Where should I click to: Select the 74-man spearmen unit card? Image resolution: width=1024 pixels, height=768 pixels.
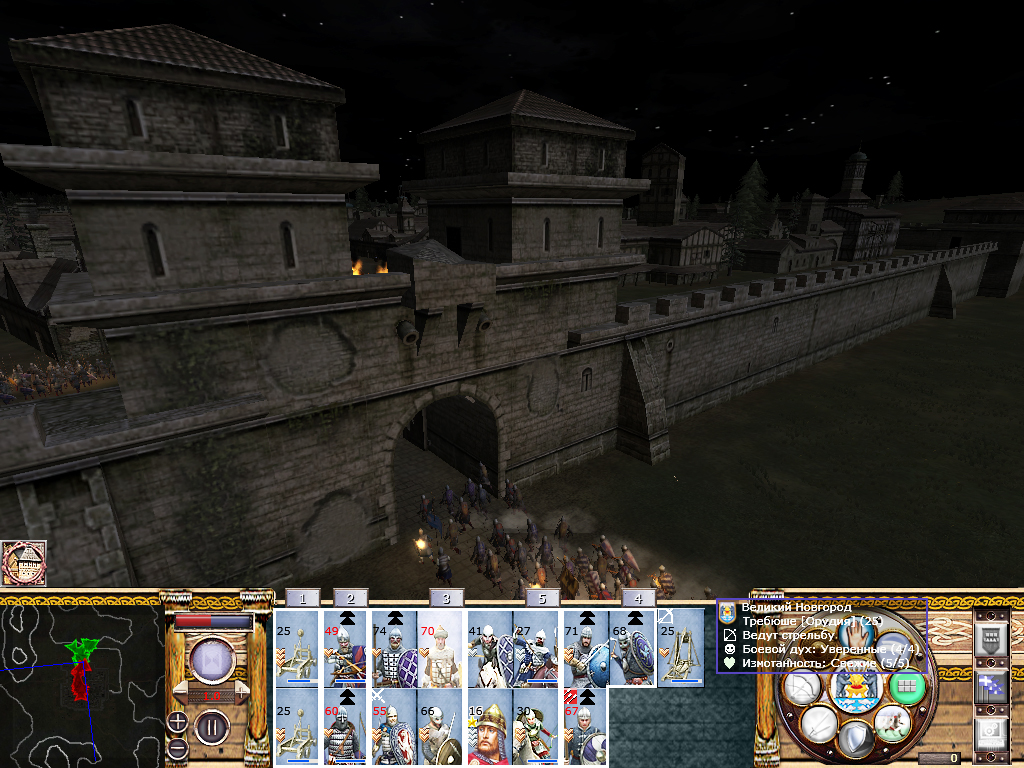coord(393,648)
